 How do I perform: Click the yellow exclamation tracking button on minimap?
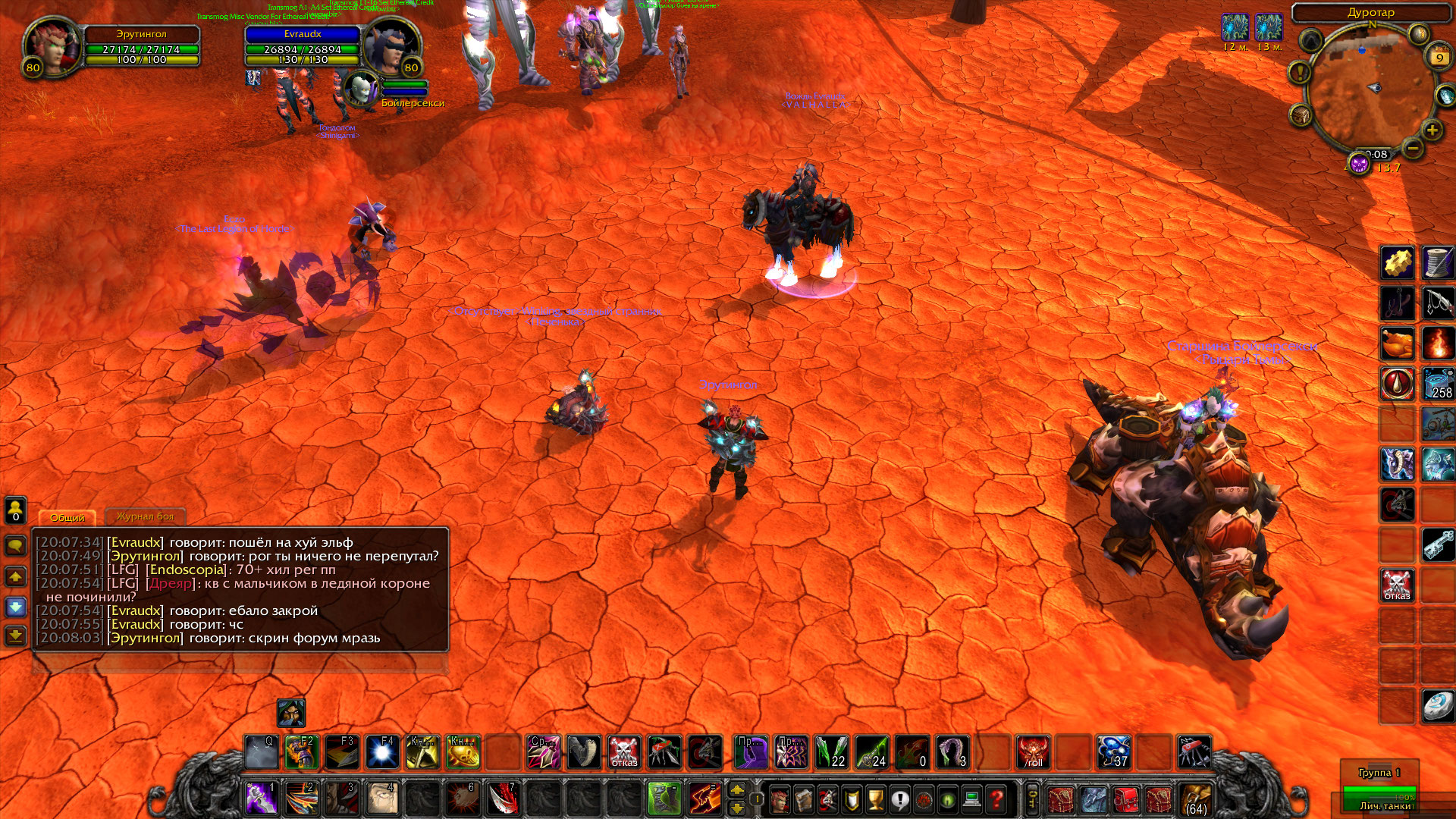[x=1299, y=74]
